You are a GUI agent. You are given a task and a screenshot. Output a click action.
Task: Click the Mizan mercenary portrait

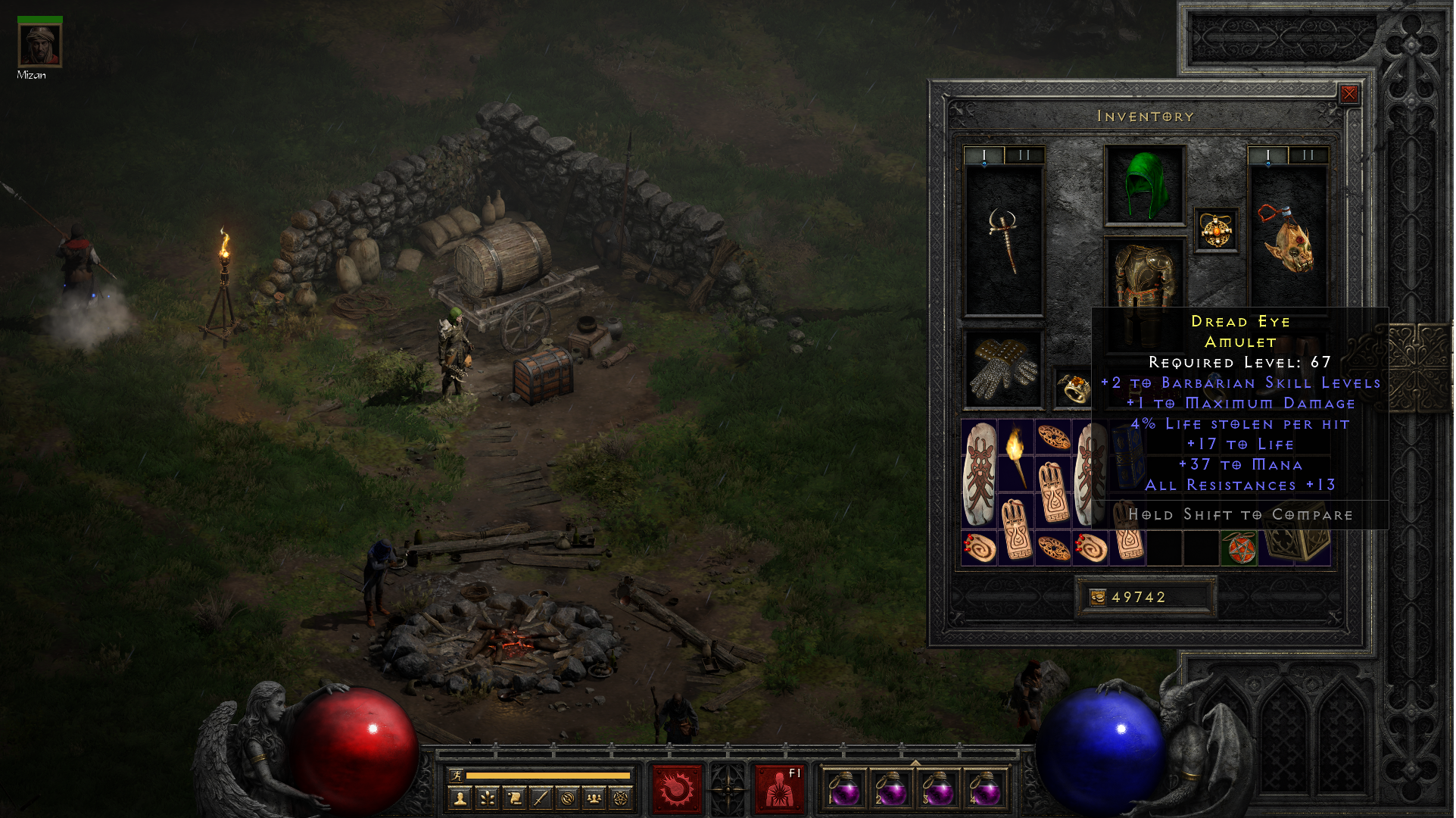(x=40, y=45)
